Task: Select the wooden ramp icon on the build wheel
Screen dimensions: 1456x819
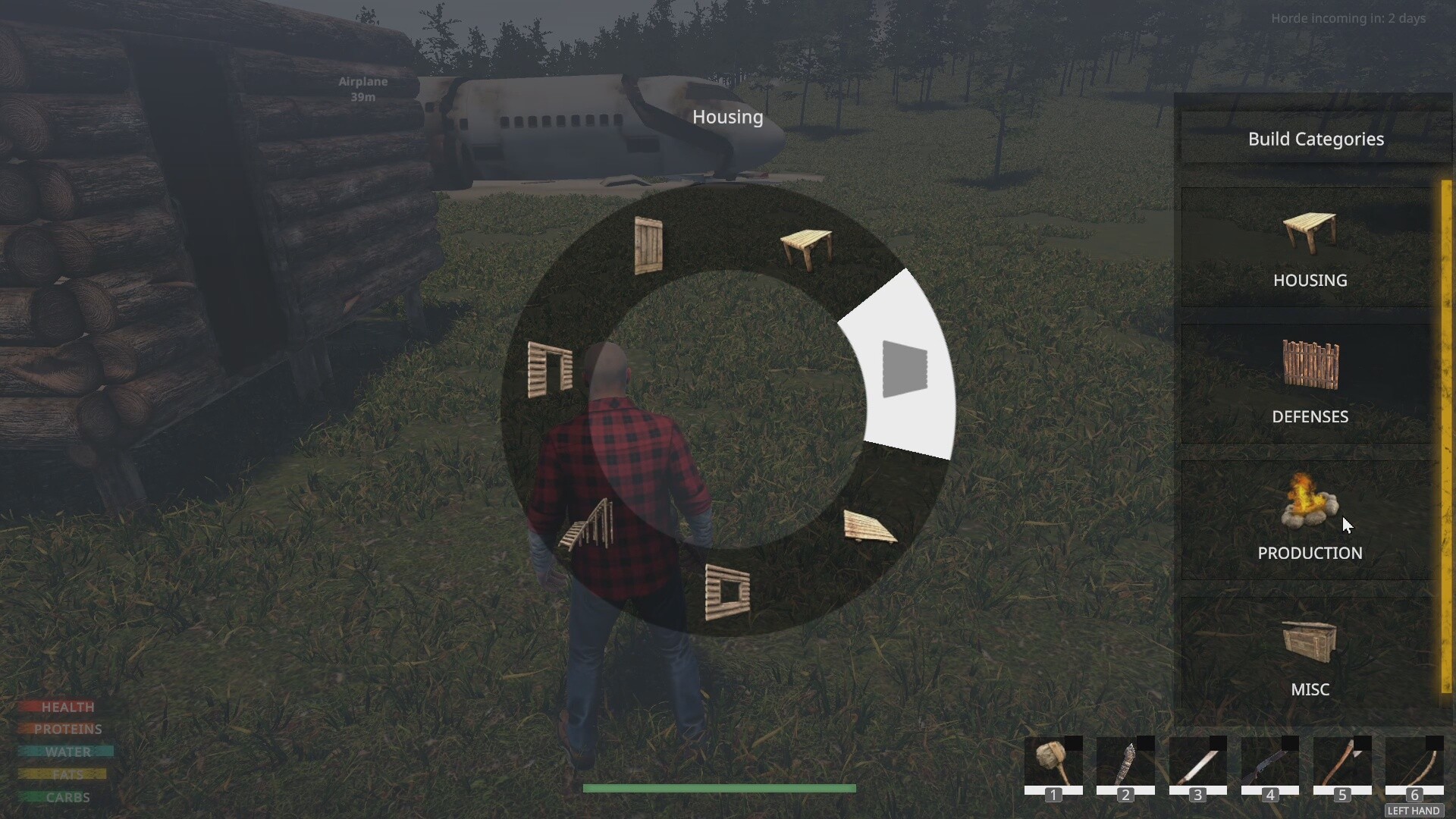Action: tap(871, 527)
